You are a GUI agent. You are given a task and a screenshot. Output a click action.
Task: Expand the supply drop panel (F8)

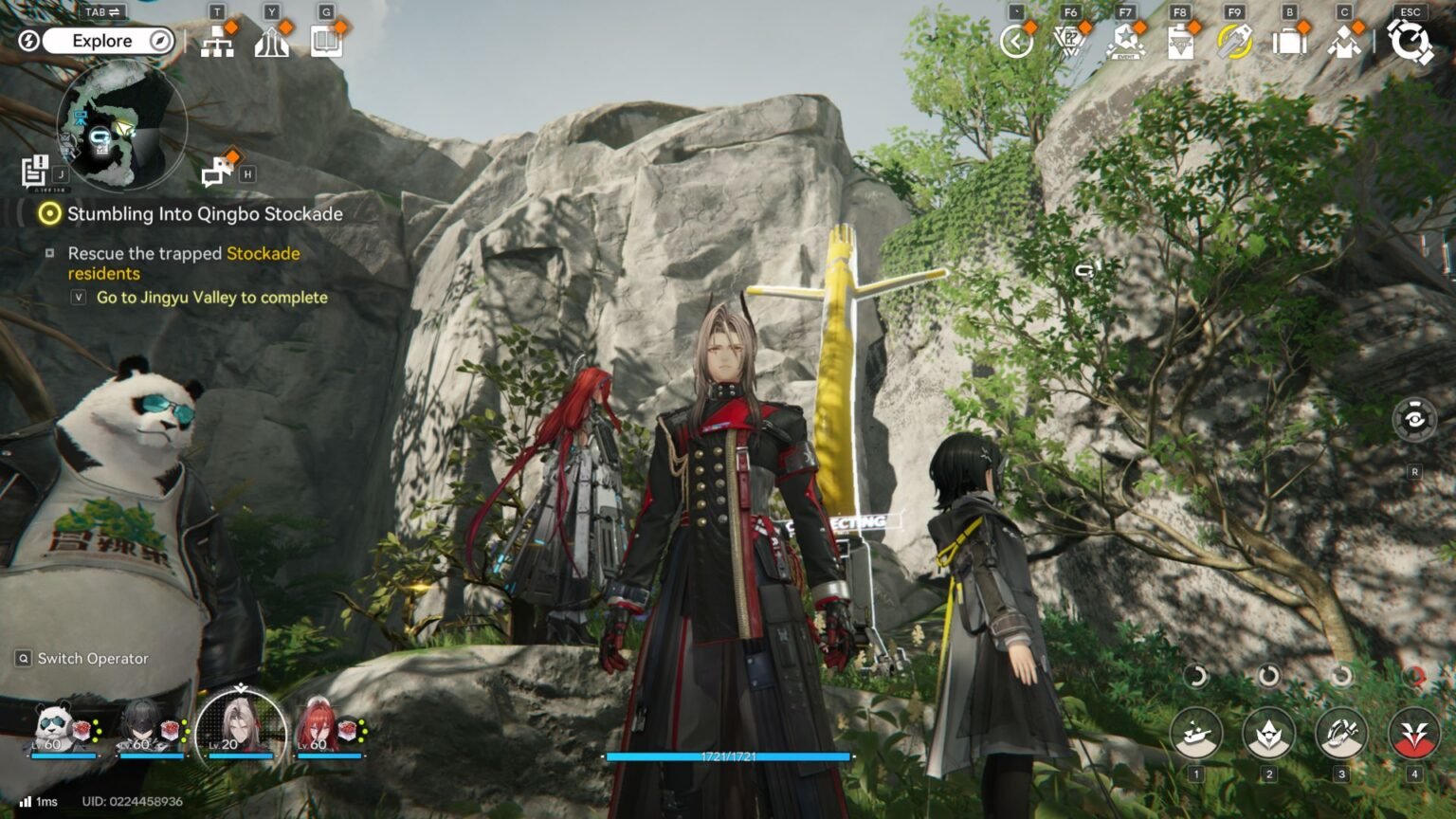pyautogui.click(x=1179, y=43)
